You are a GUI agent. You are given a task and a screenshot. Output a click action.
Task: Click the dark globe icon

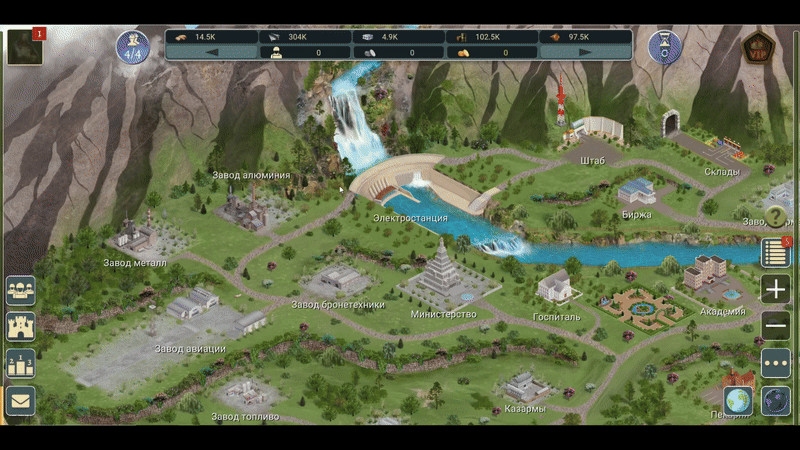click(x=776, y=400)
